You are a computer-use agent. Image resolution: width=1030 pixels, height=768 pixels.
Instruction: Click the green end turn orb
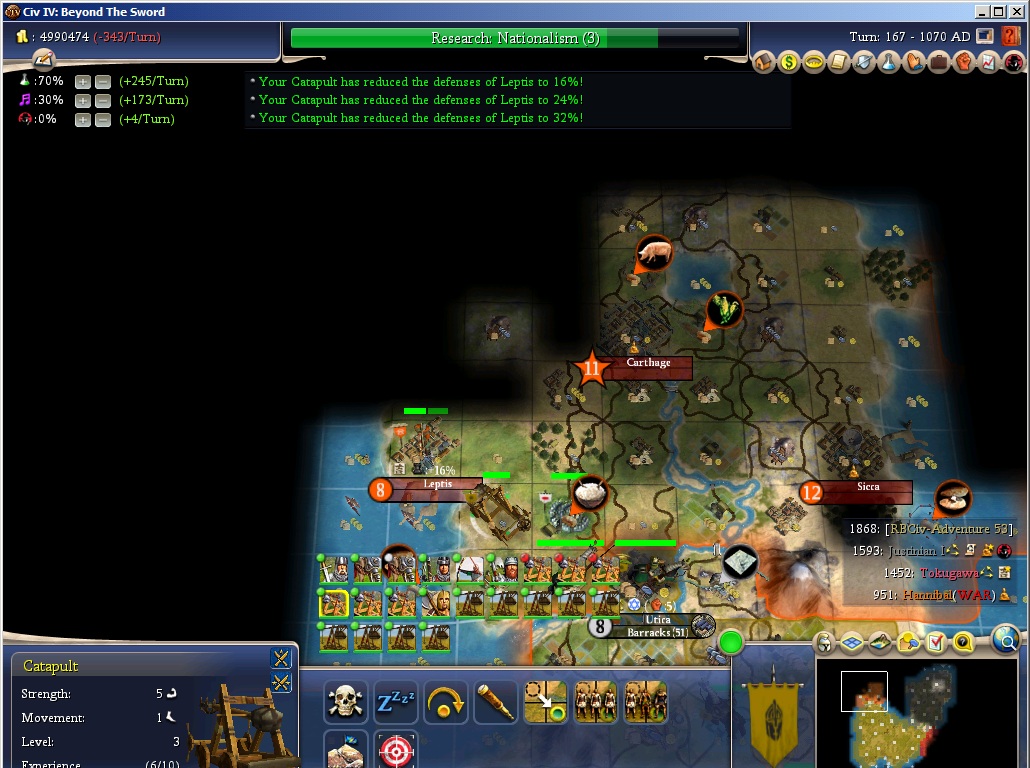tap(732, 642)
